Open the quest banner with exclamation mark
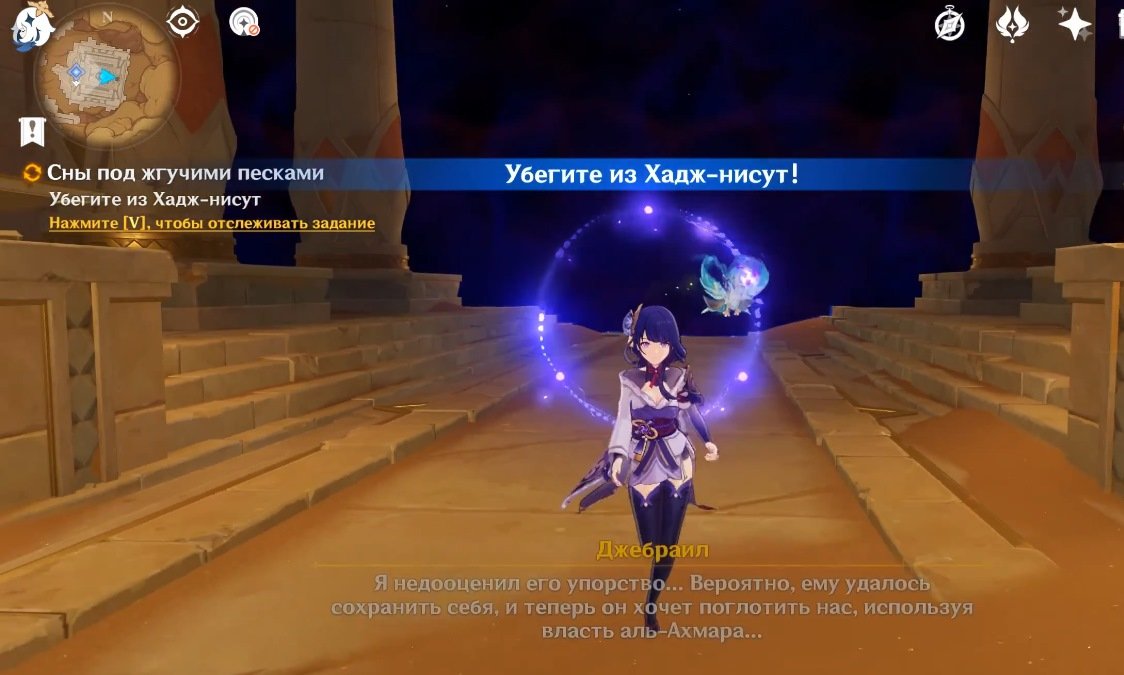 [x=32, y=130]
